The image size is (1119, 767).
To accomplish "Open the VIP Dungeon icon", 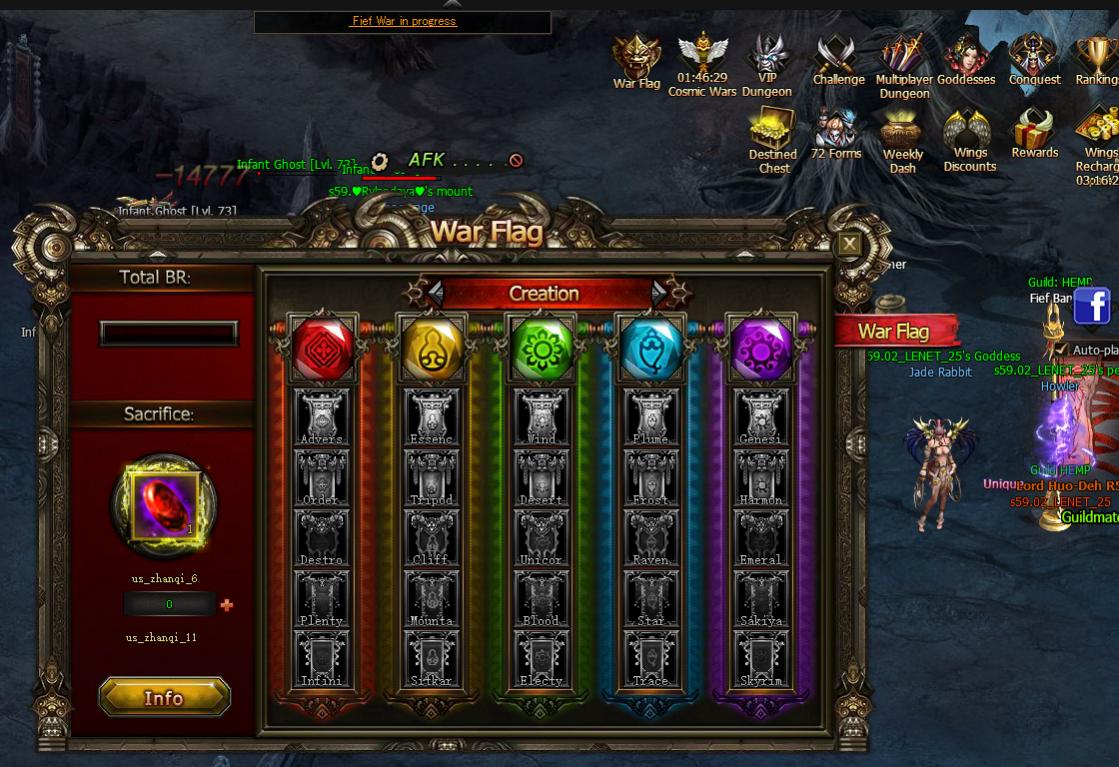I will [x=767, y=64].
